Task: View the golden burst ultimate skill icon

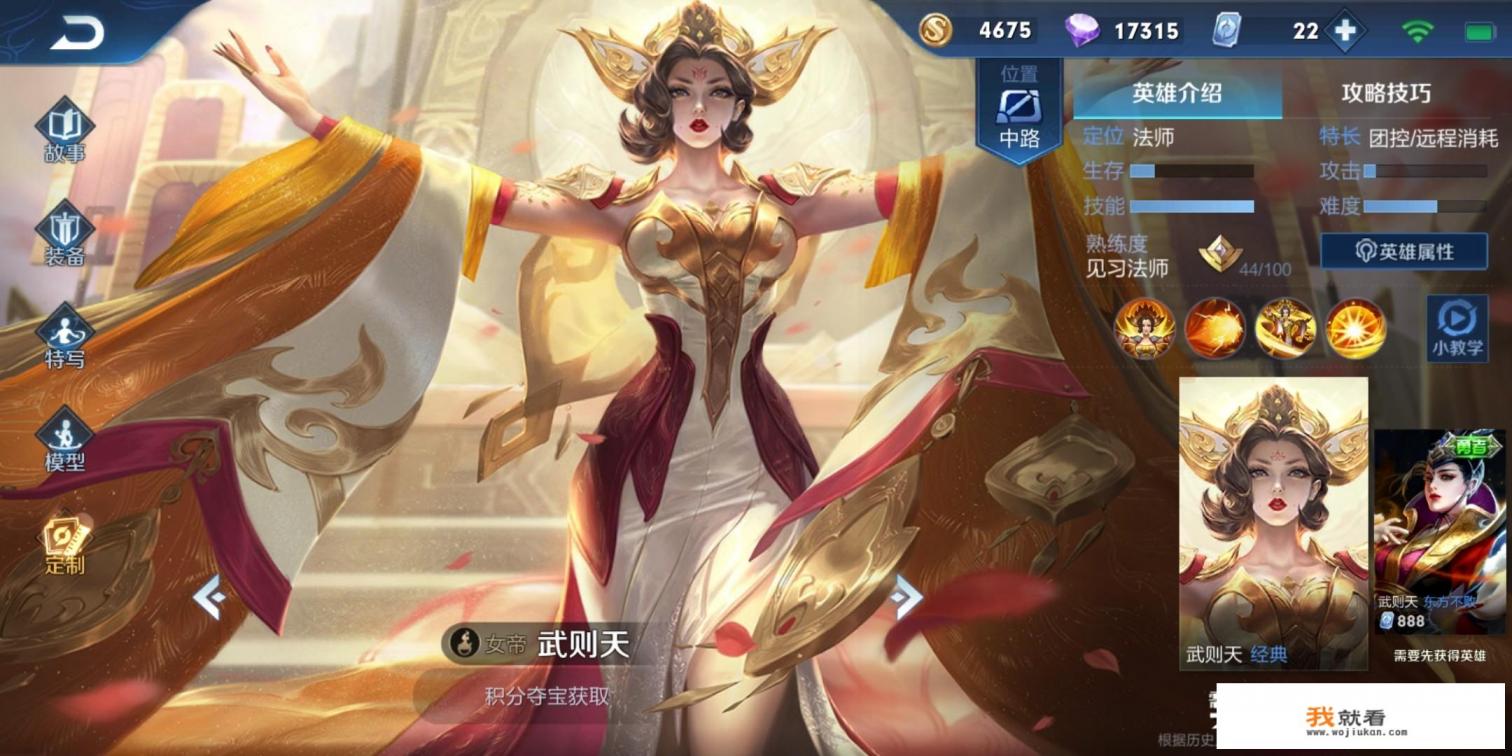Action: pyautogui.click(x=1355, y=327)
